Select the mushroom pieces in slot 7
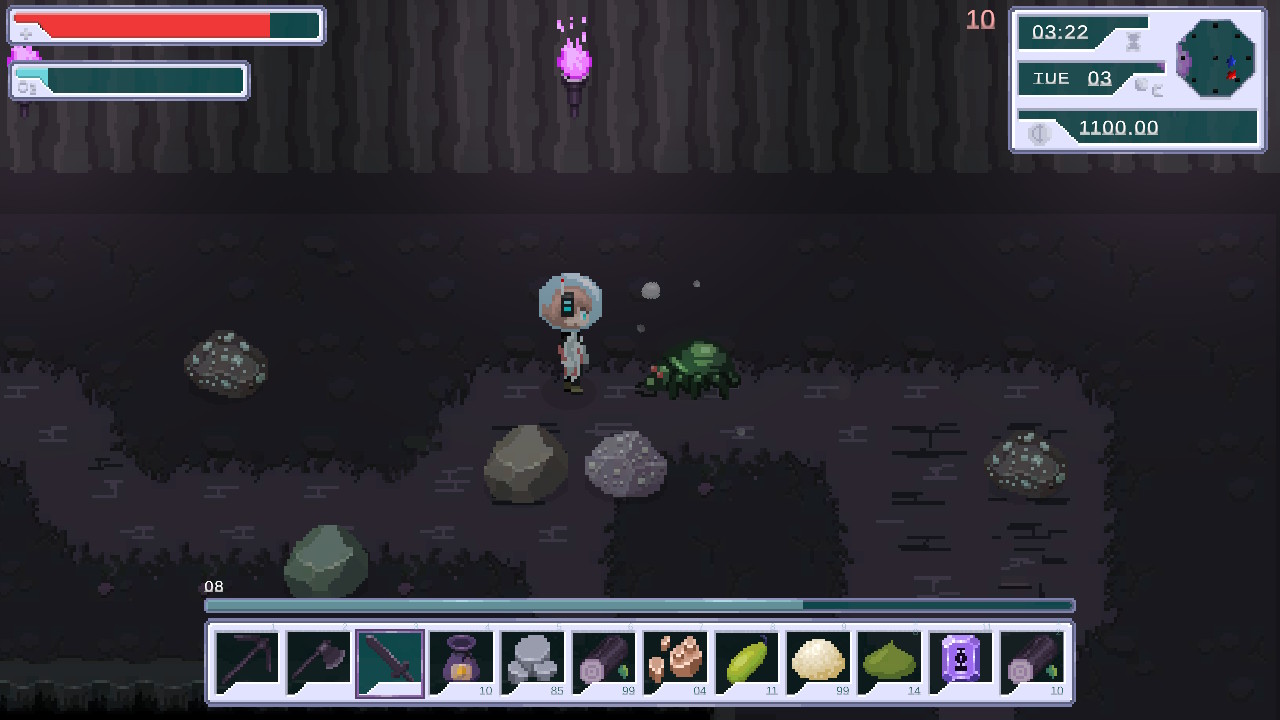Image resolution: width=1280 pixels, height=720 pixels. click(x=675, y=660)
